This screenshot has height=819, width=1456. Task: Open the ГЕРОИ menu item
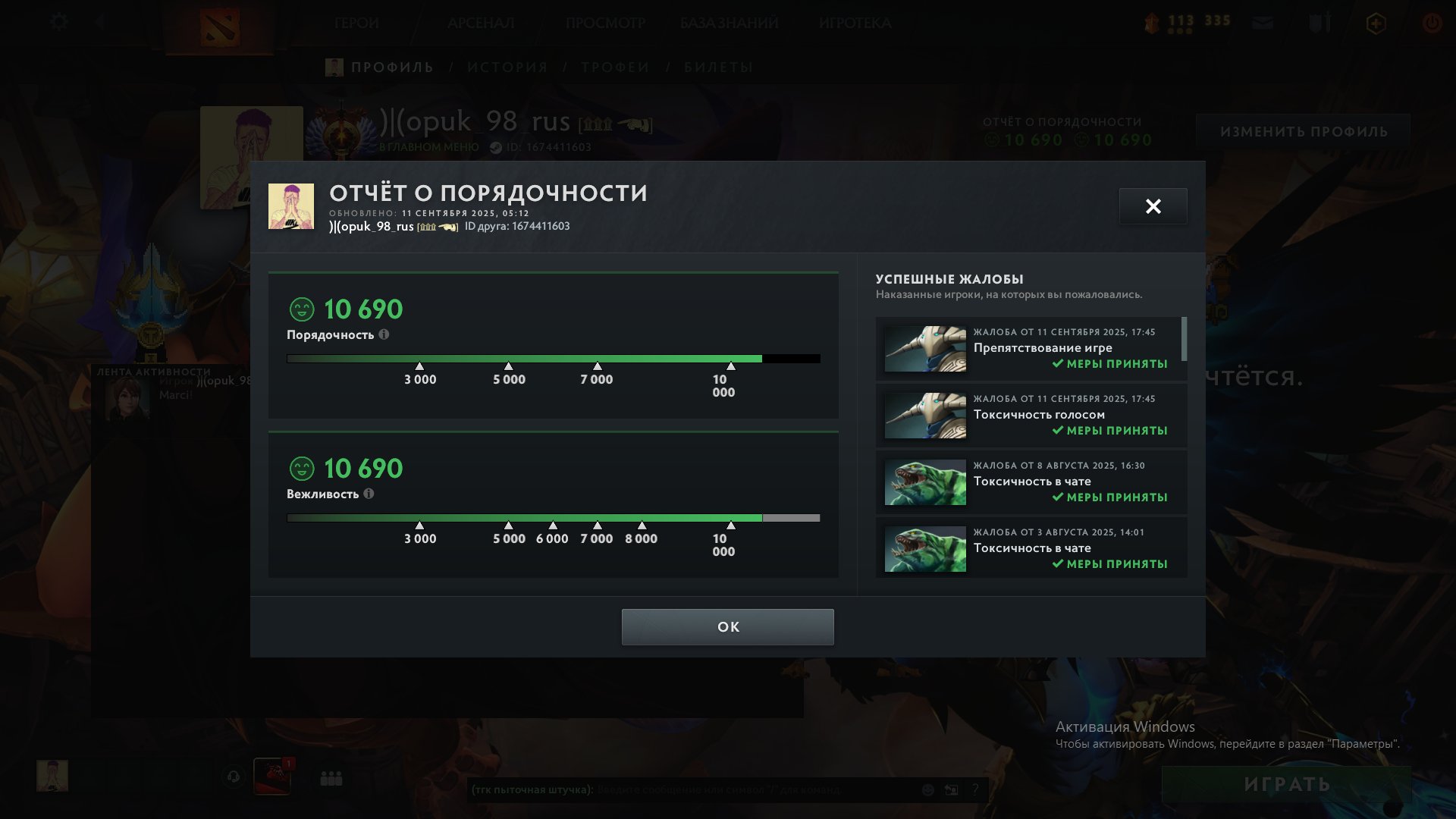(356, 23)
